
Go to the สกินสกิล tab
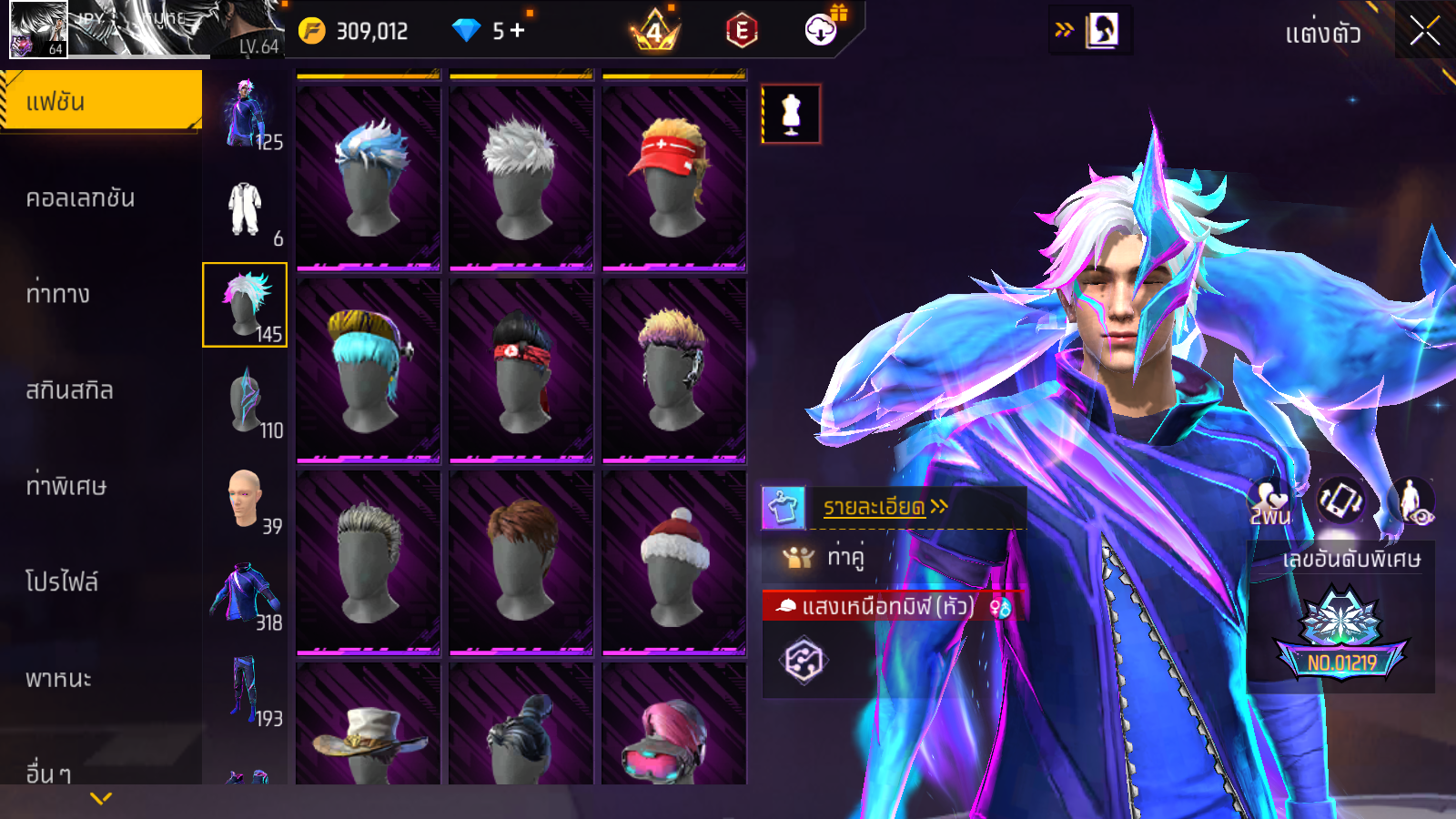pos(69,390)
